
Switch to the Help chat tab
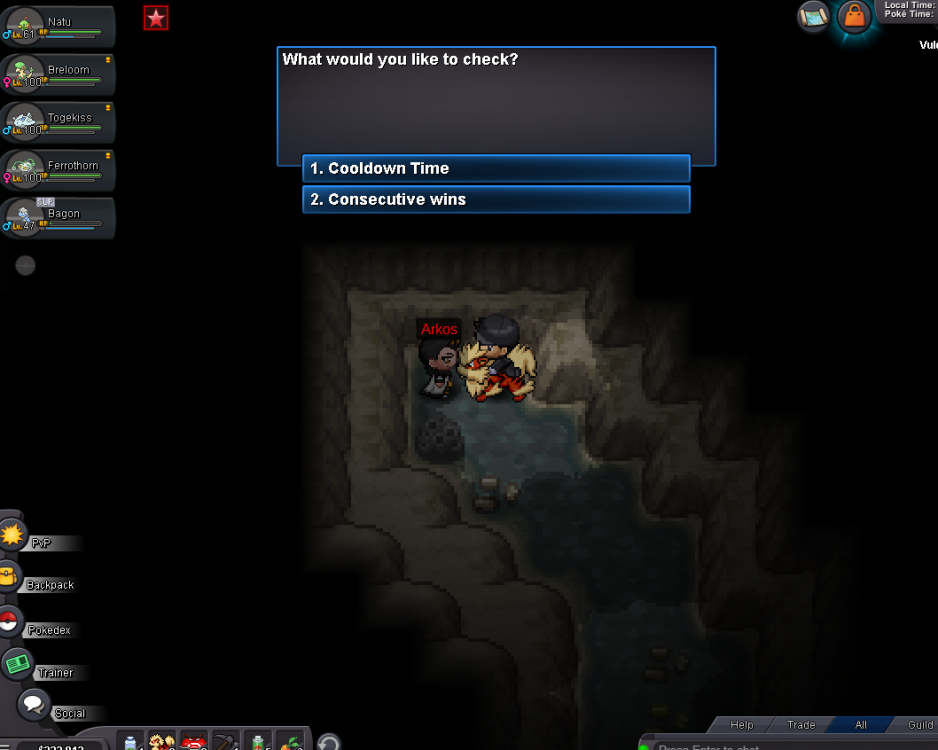(742, 725)
